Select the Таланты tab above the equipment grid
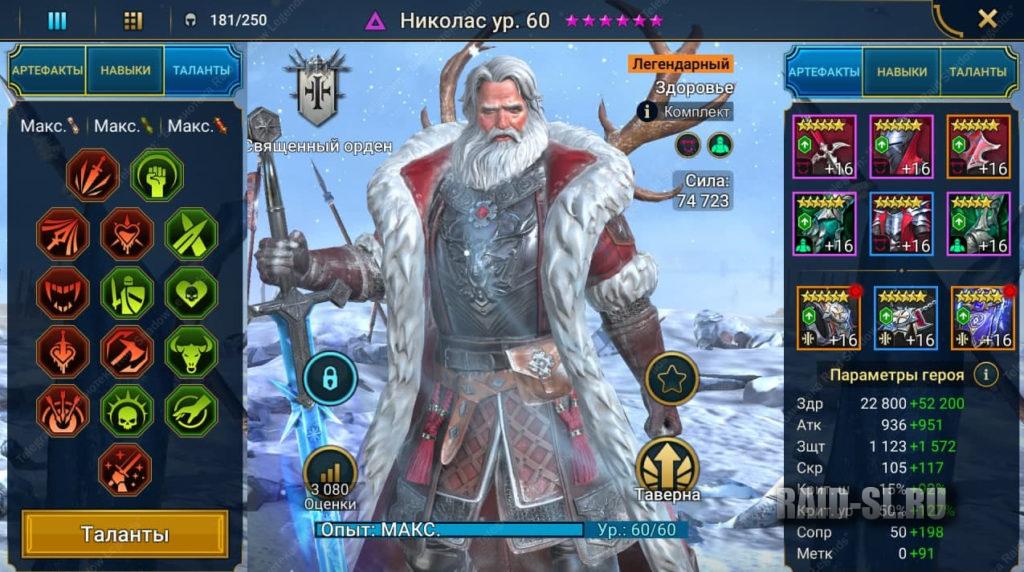The width and height of the screenshot is (1024, 572). (x=977, y=72)
